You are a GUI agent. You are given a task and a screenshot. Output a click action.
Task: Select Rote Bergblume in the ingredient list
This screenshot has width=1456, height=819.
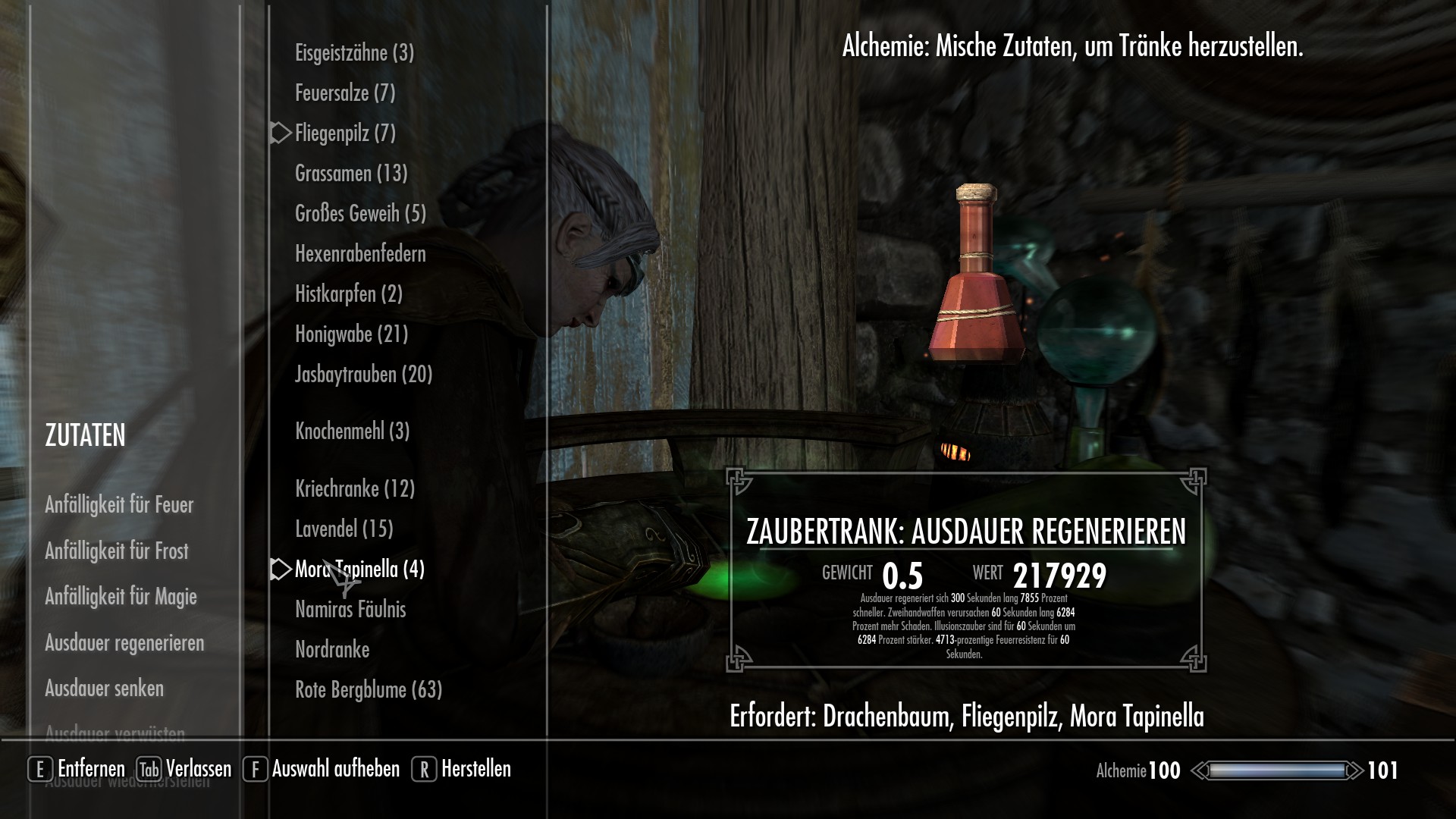pyautogui.click(x=368, y=690)
